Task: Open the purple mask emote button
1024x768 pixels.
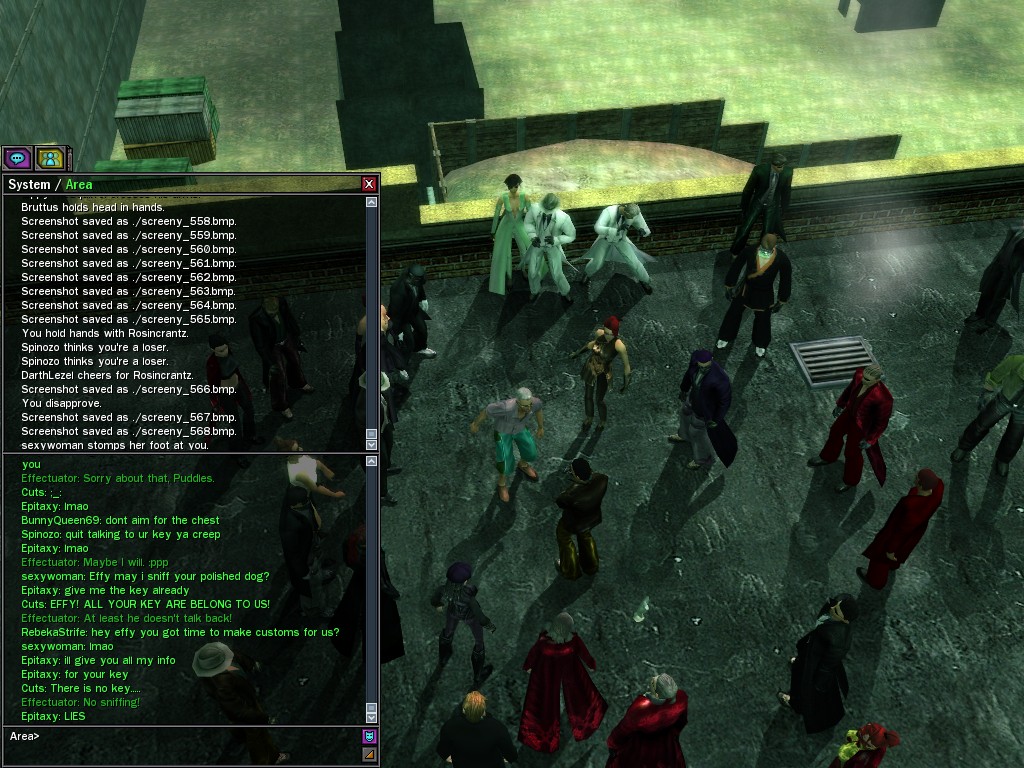Action: click(369, 737)
